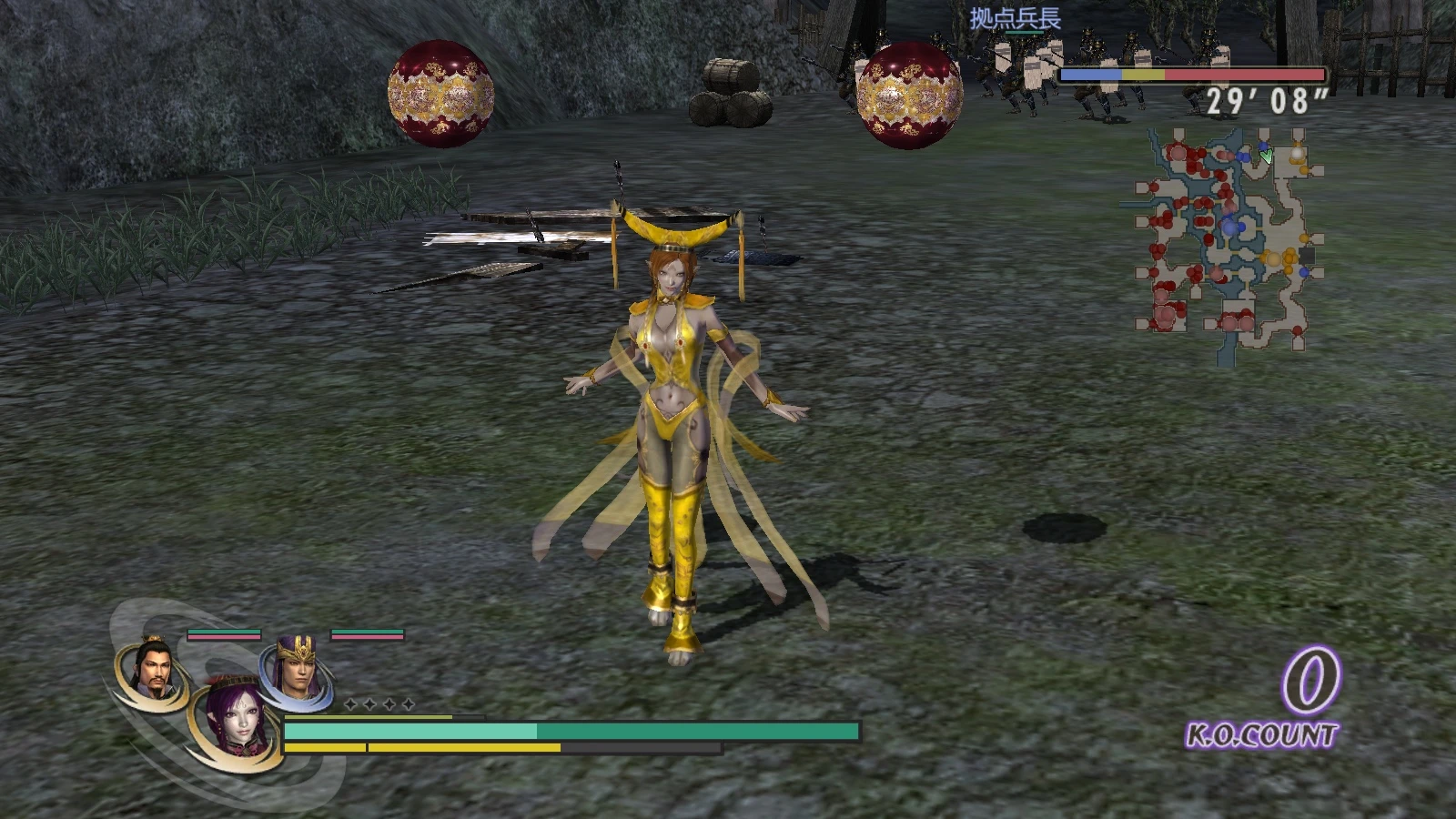Click the green player arrow on the minimap

(1267, 154)
